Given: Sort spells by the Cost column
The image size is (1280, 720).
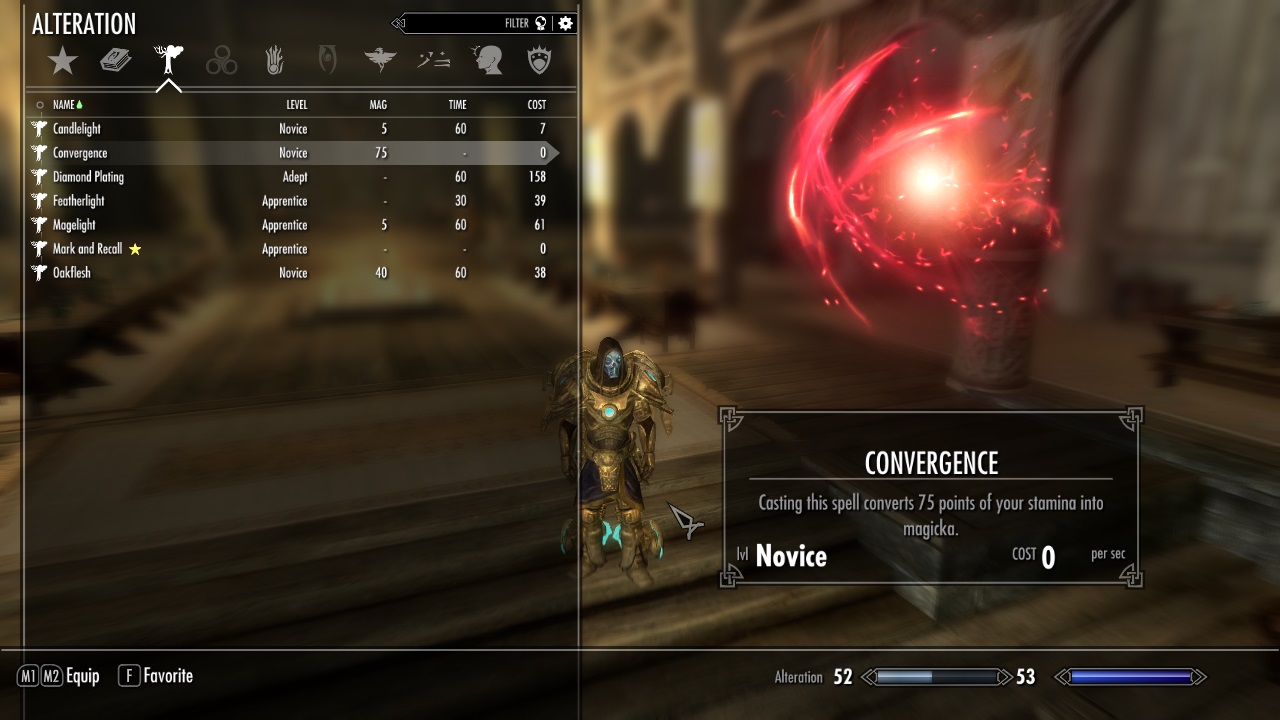Looking at the screenshot, I should (x=537, y=105).
